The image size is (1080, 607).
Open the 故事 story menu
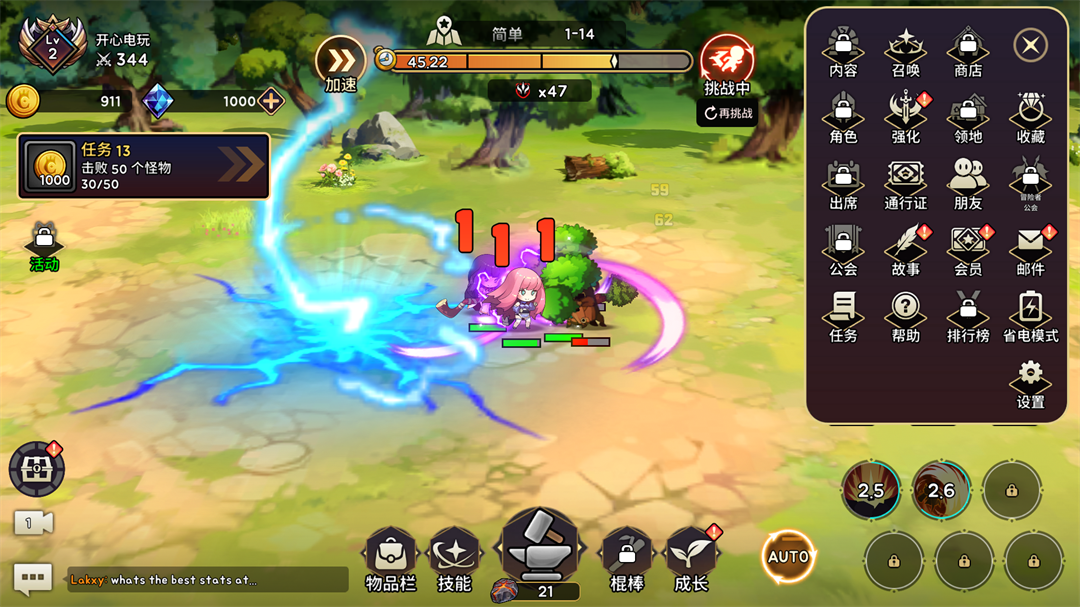coord(906,250)
